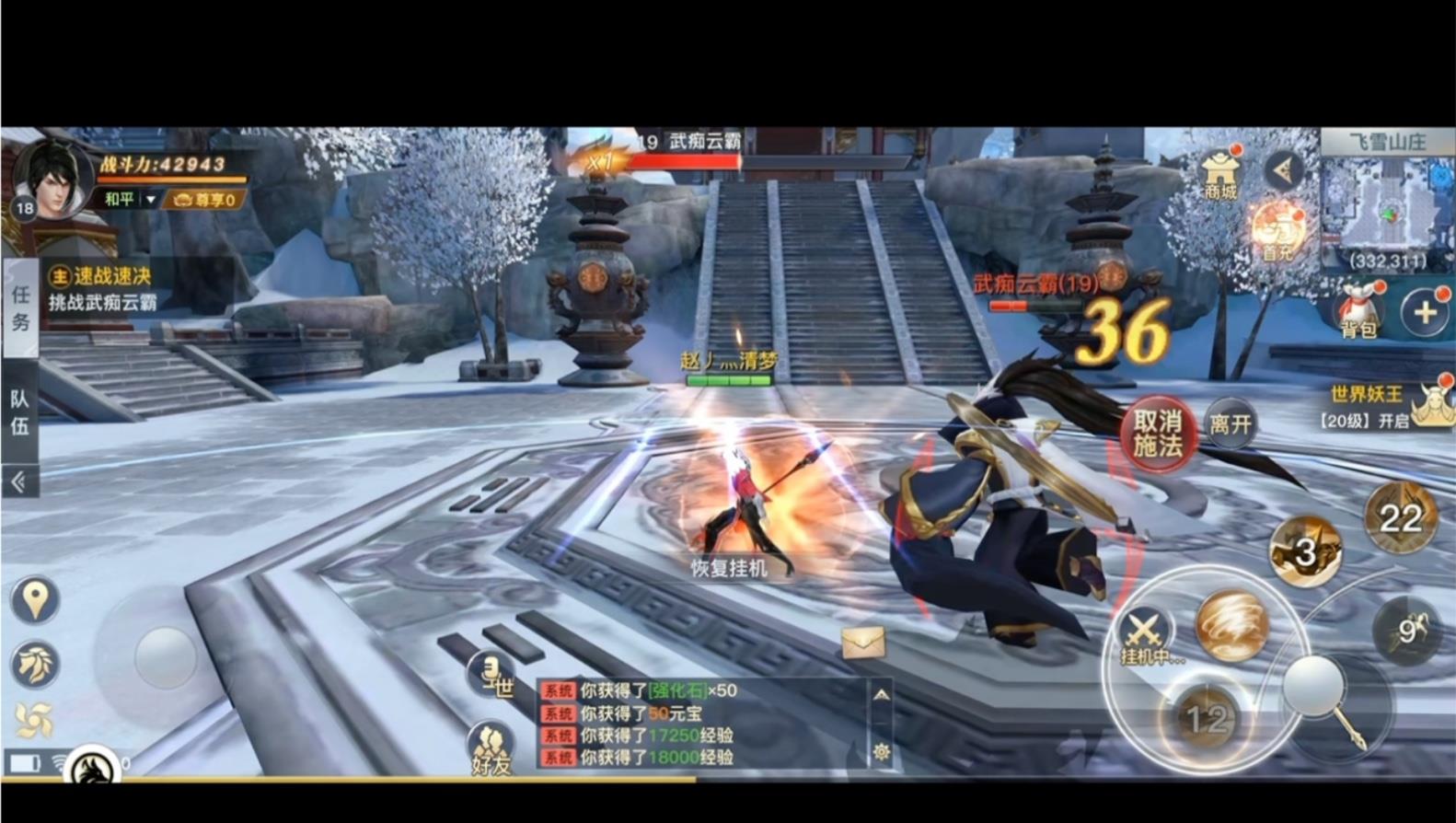Leave the challenge via 离开 button
Viewport: 1456px width, 823px height.
[x=1231, y=423]
